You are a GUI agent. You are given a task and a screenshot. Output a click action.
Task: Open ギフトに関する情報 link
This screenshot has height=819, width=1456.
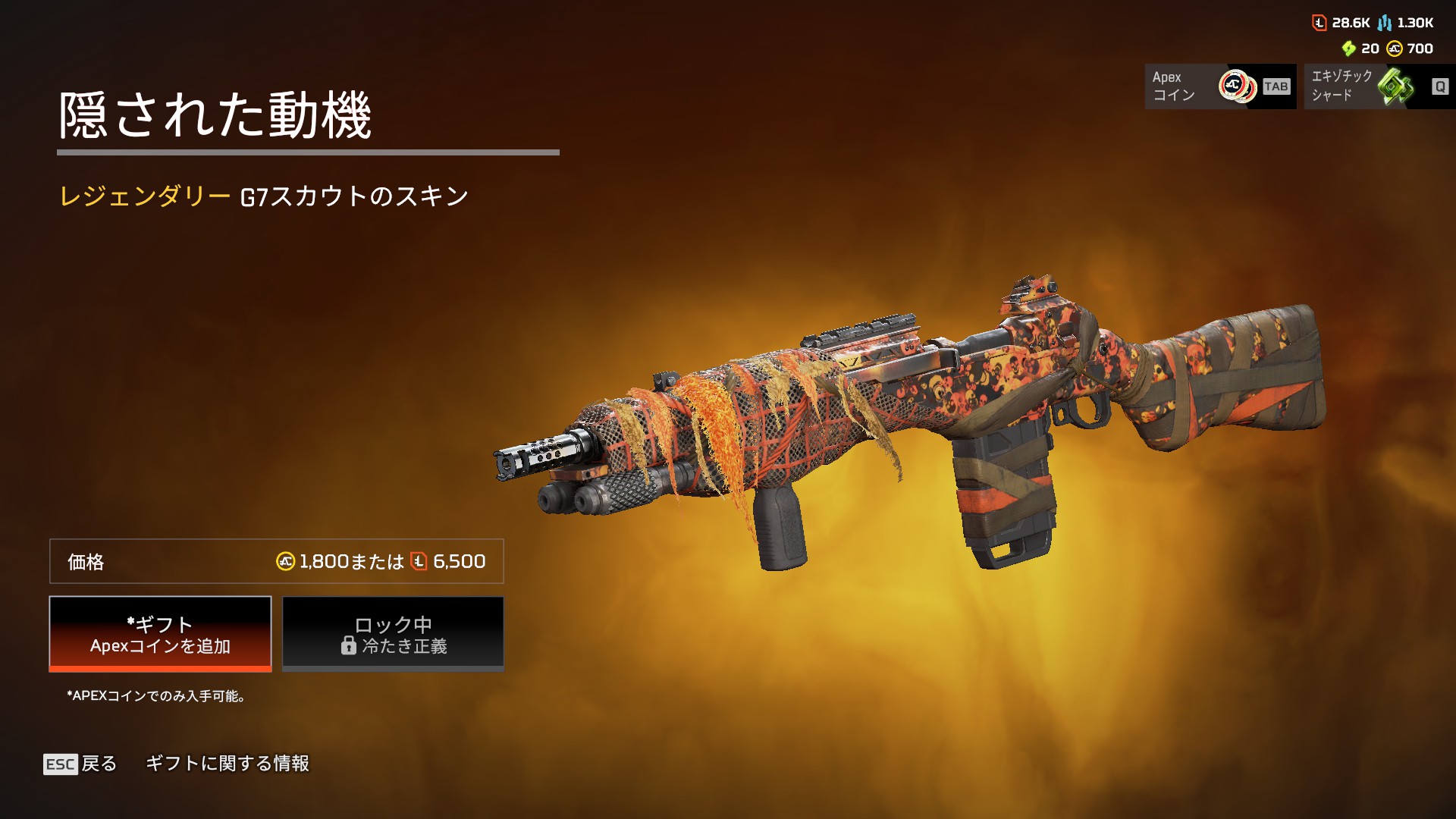227,764
